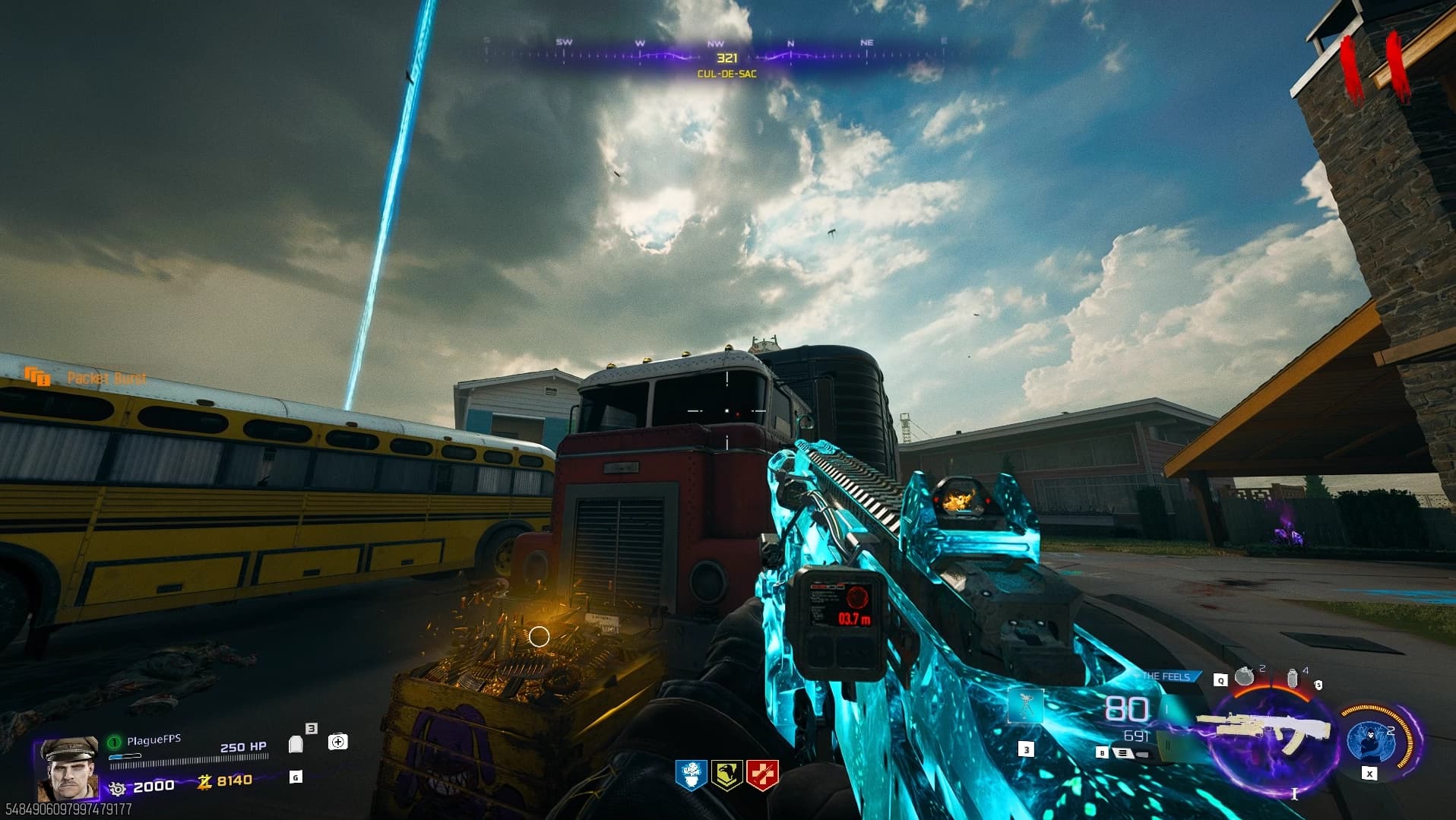Select the tactical canister equipment slot
Screen dimensions: 1456x820
(1293, 678)
